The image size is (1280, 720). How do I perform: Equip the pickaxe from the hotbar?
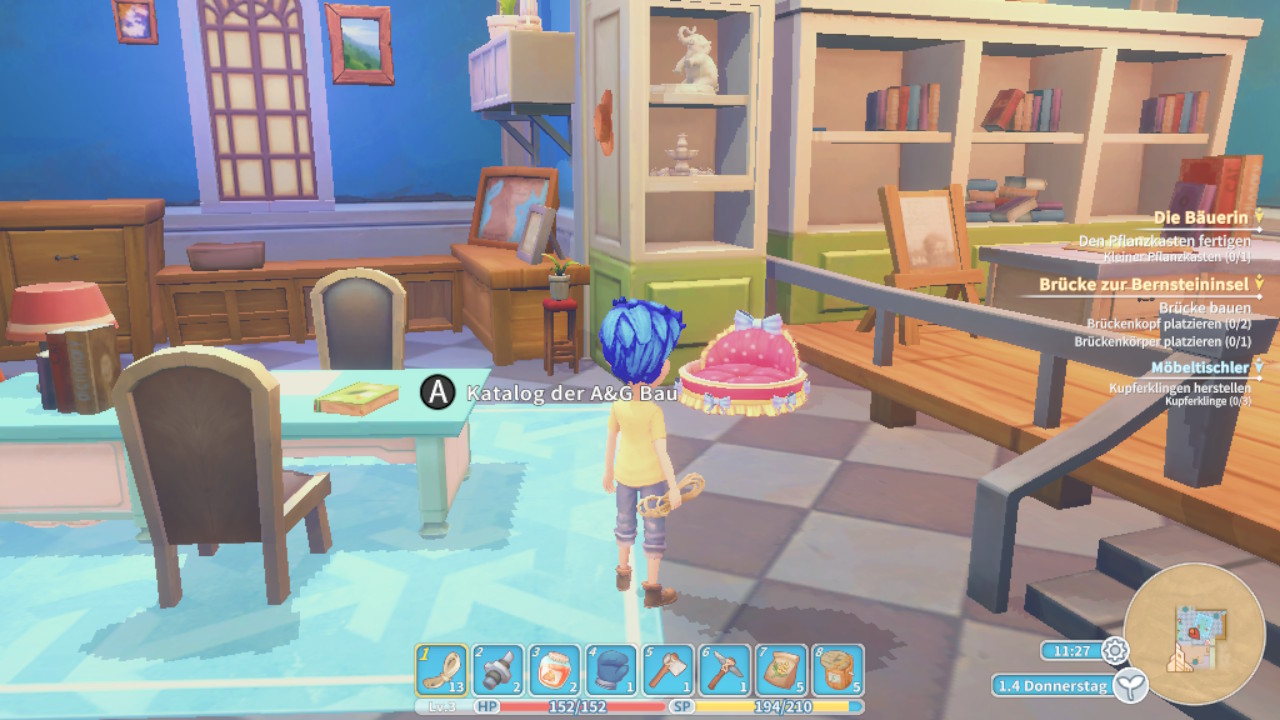point(724,670)
